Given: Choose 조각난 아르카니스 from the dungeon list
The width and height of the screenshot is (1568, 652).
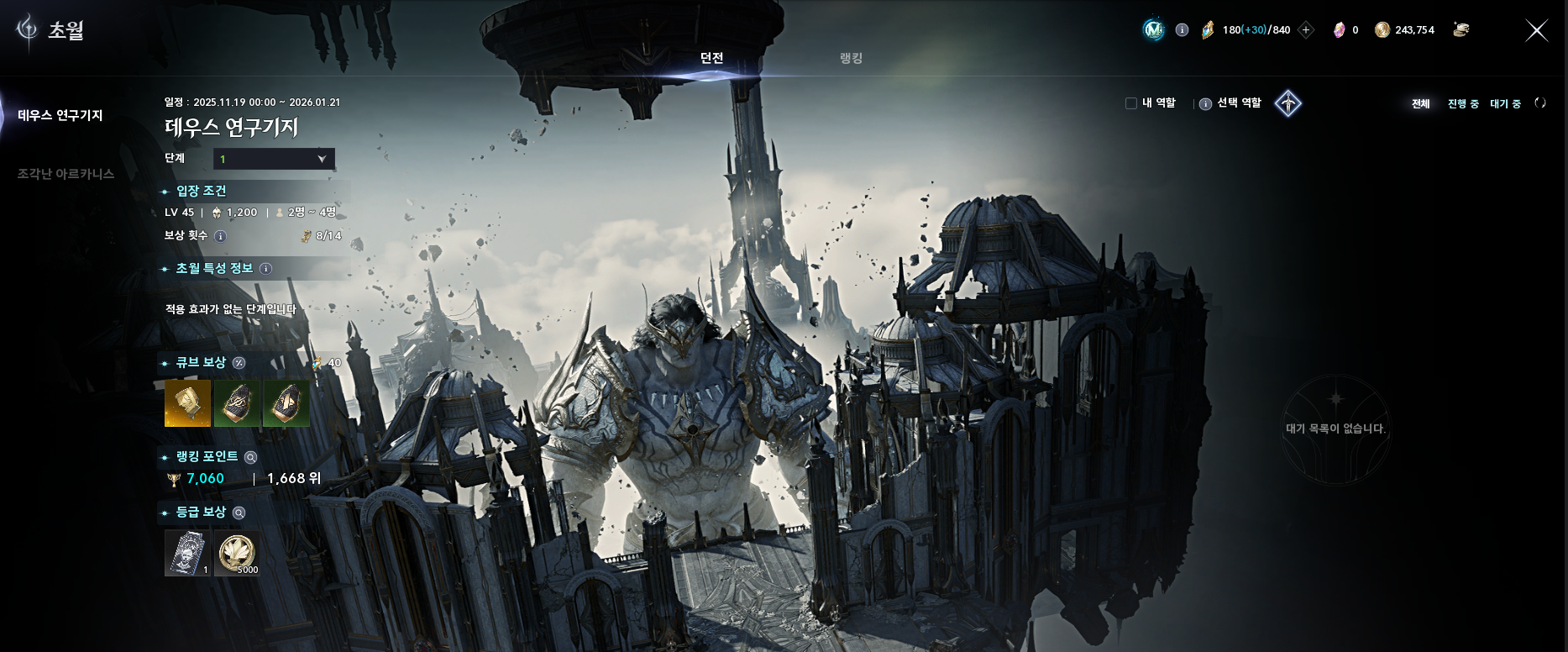Looking at the screenshot, I should coord(66,174).
